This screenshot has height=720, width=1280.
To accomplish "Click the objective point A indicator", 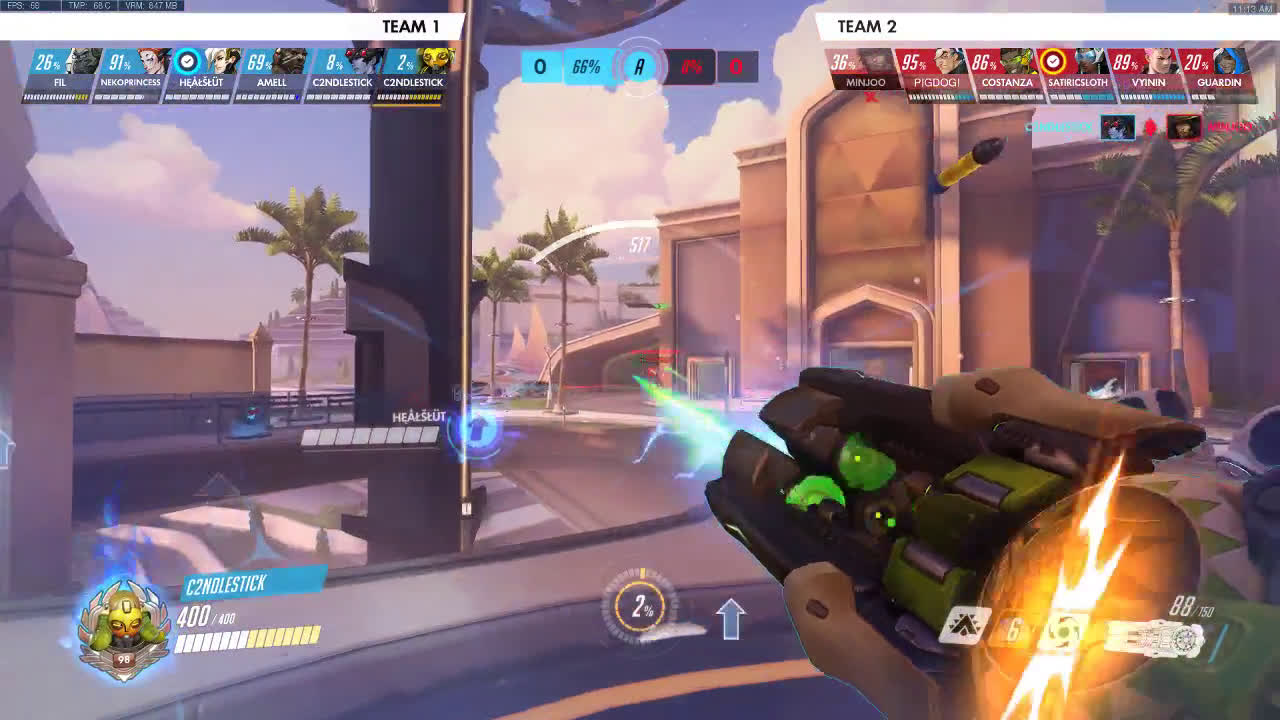I will pyautogui.click(x=639, y=67).
